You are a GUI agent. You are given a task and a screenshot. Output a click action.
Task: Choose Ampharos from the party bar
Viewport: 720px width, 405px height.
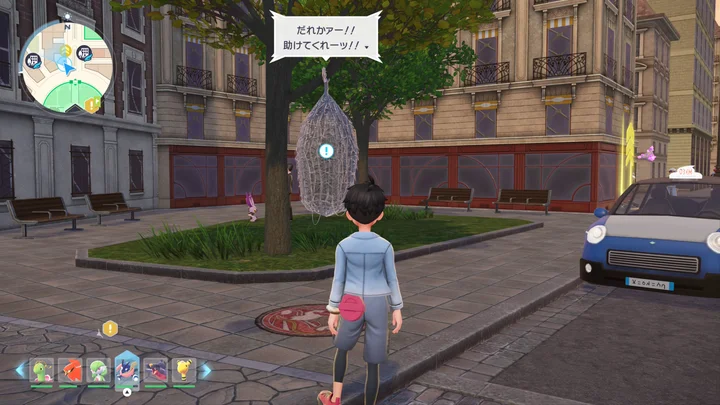pyautogui.click(x=183, y=371)
